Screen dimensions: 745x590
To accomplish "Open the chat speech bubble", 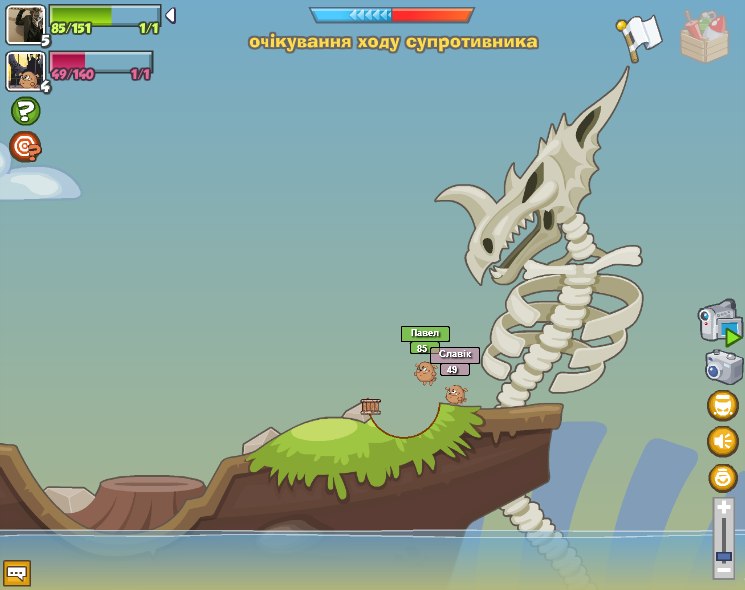I will pos(17,573).
